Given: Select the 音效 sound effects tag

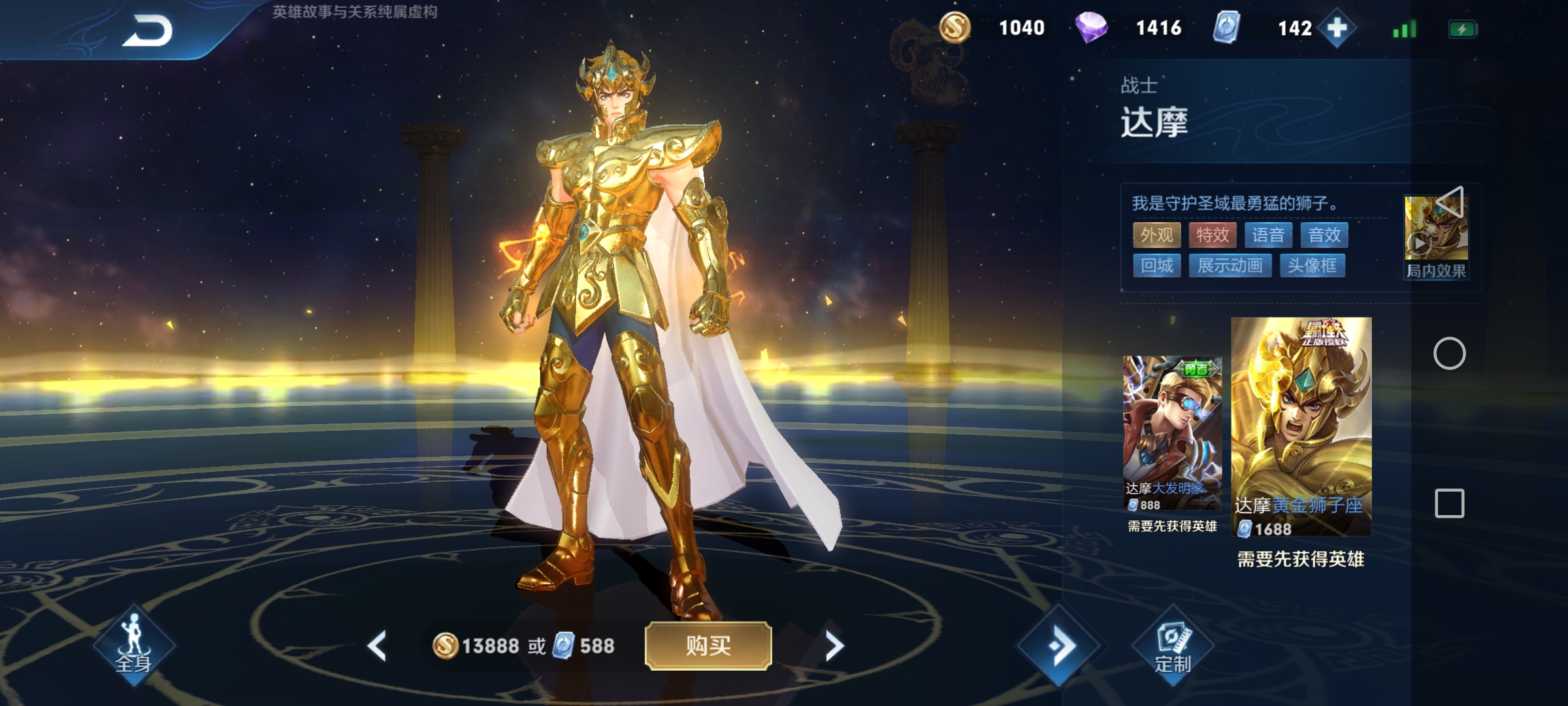Looking at the screenshot, I should point(1324,235).
